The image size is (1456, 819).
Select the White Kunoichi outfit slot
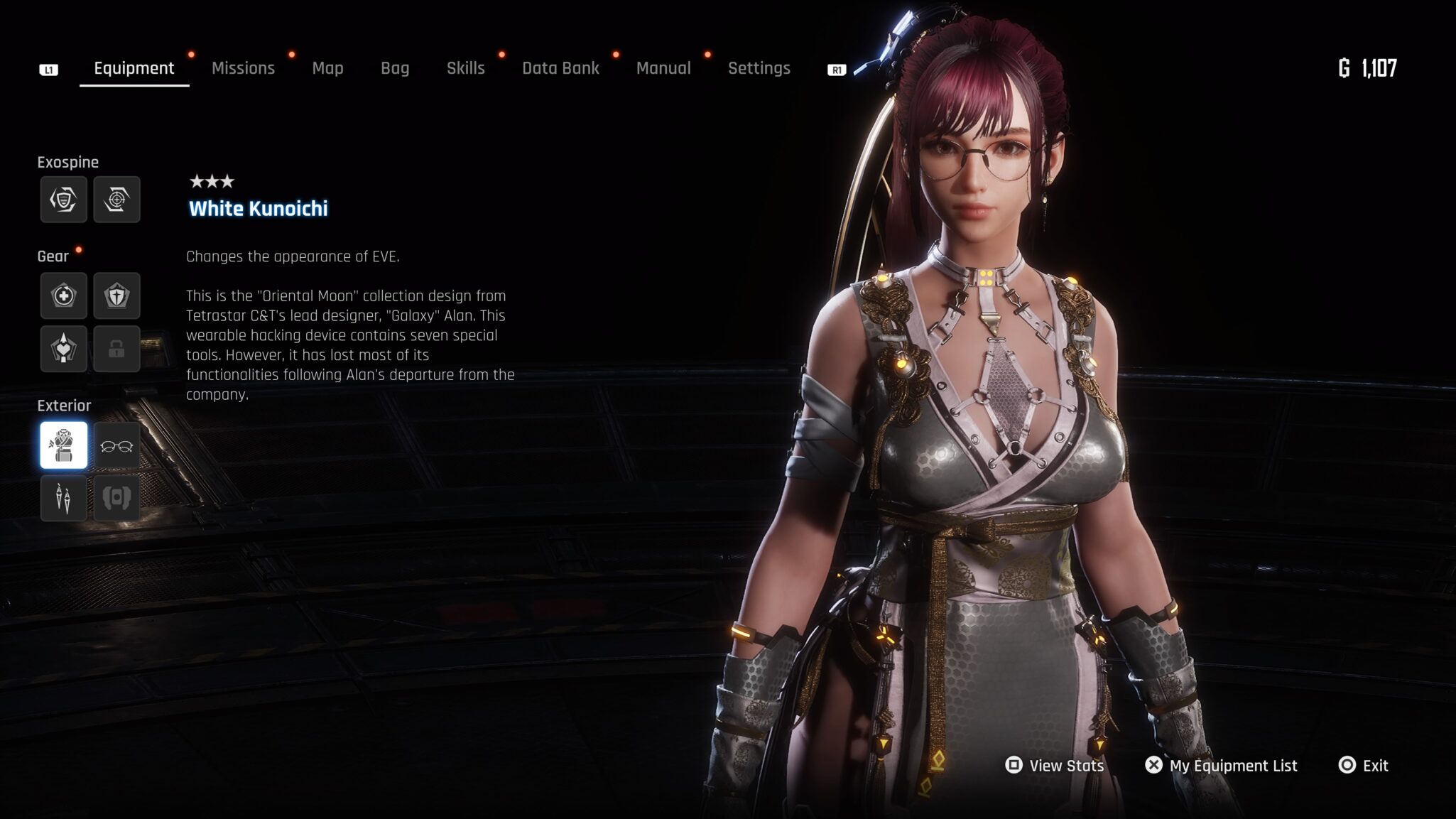tap(64, 445)
